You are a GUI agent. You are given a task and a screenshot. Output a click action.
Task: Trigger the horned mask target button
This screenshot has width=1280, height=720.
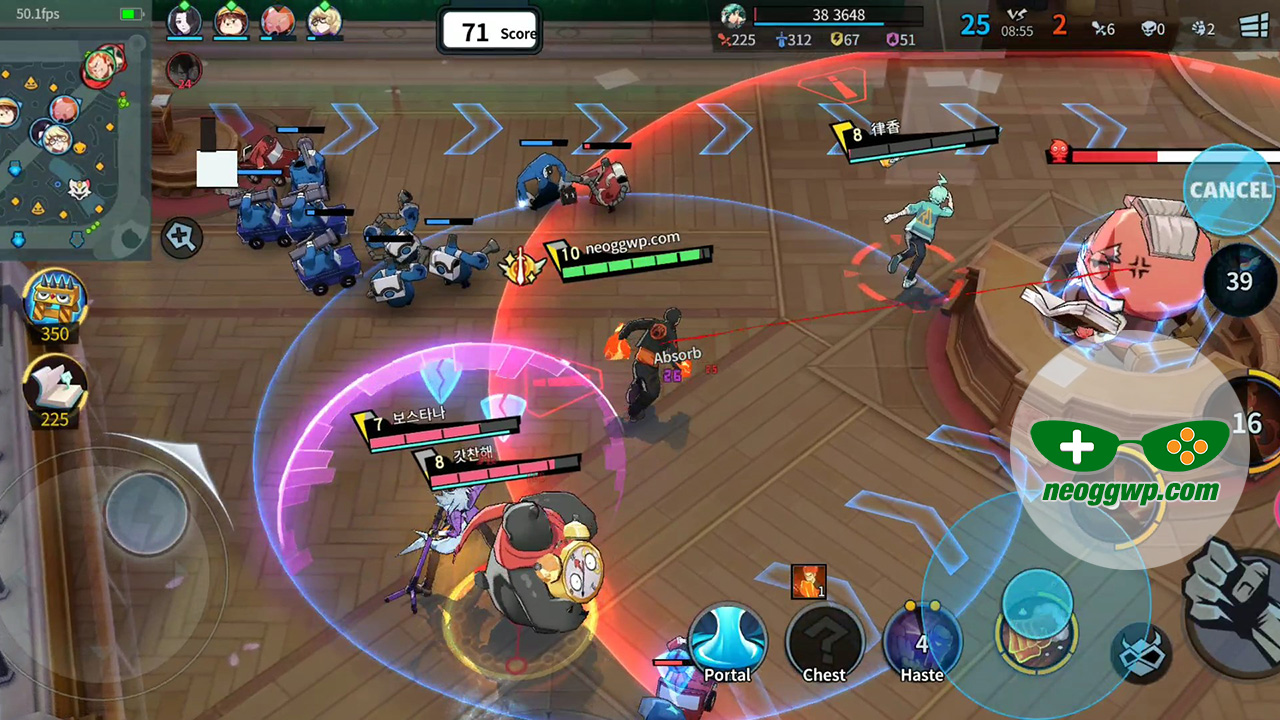pyautogui.click(x=1141, y=650)
